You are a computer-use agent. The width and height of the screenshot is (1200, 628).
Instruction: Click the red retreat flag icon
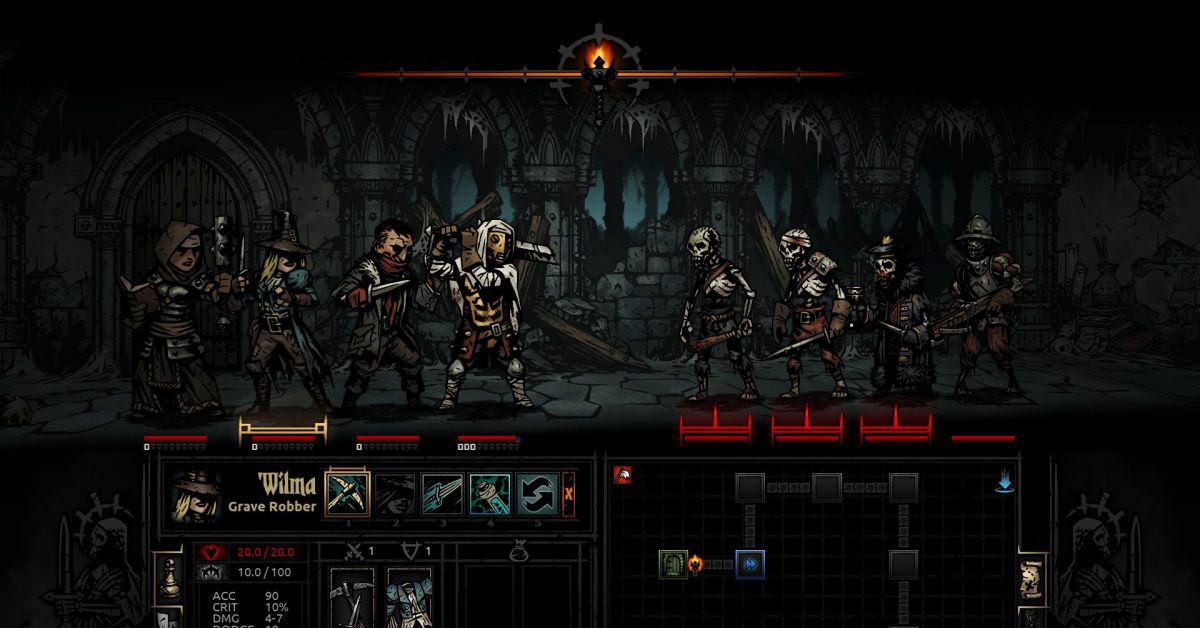pyautogui.click(x=622, y=475)
